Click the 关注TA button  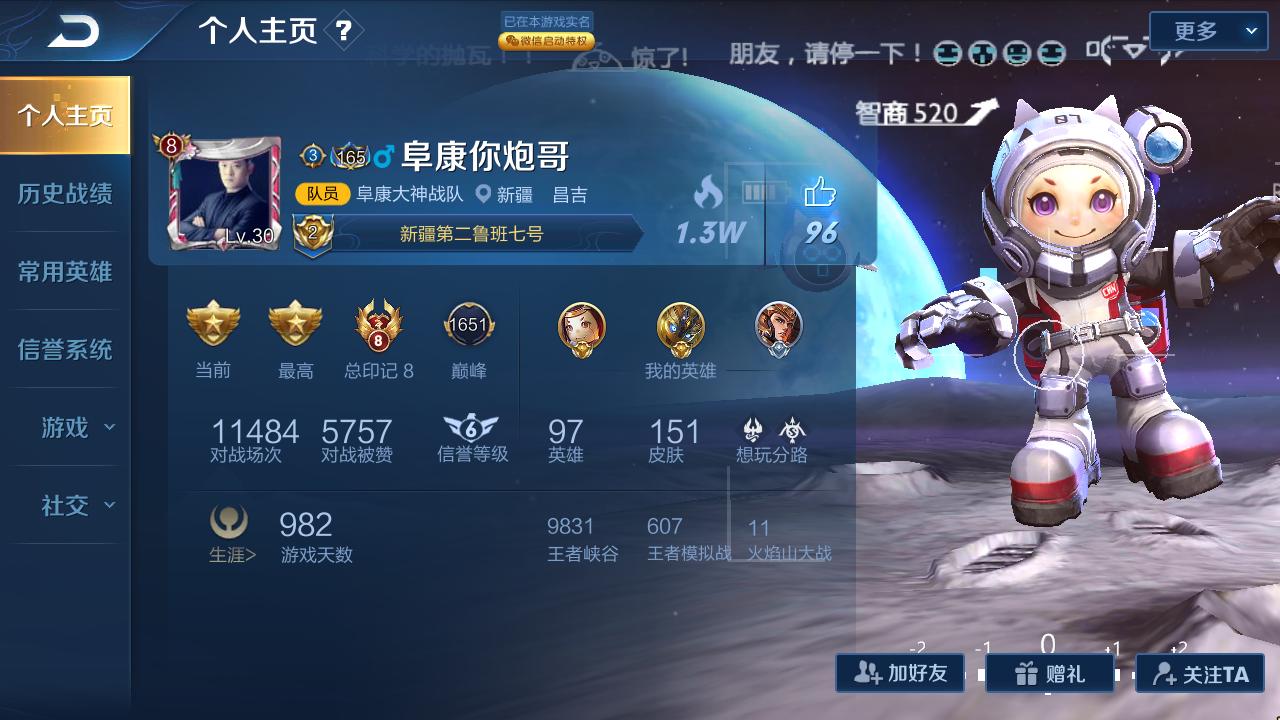[x=1196, y=673]
